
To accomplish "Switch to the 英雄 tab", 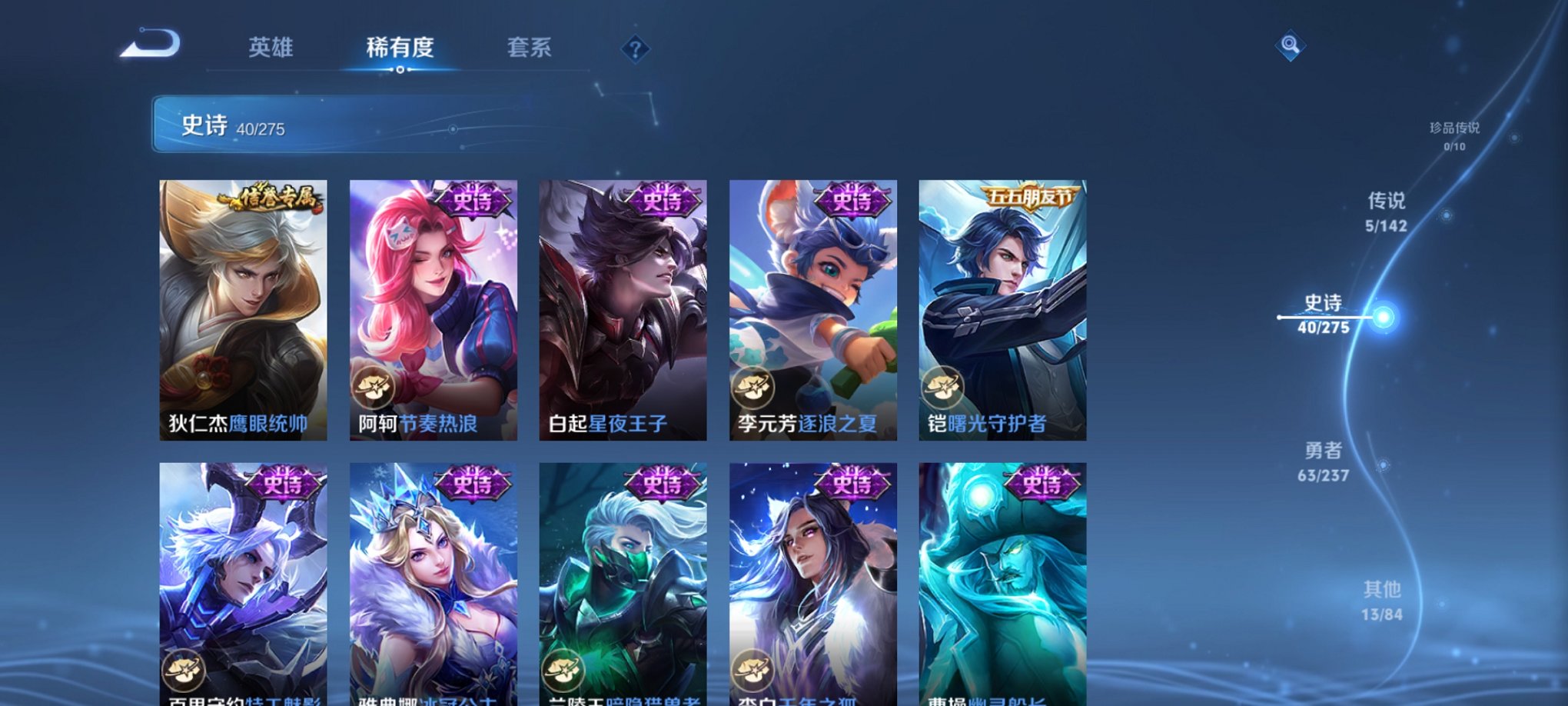I will pyautogui.click(x=273, y=48).
